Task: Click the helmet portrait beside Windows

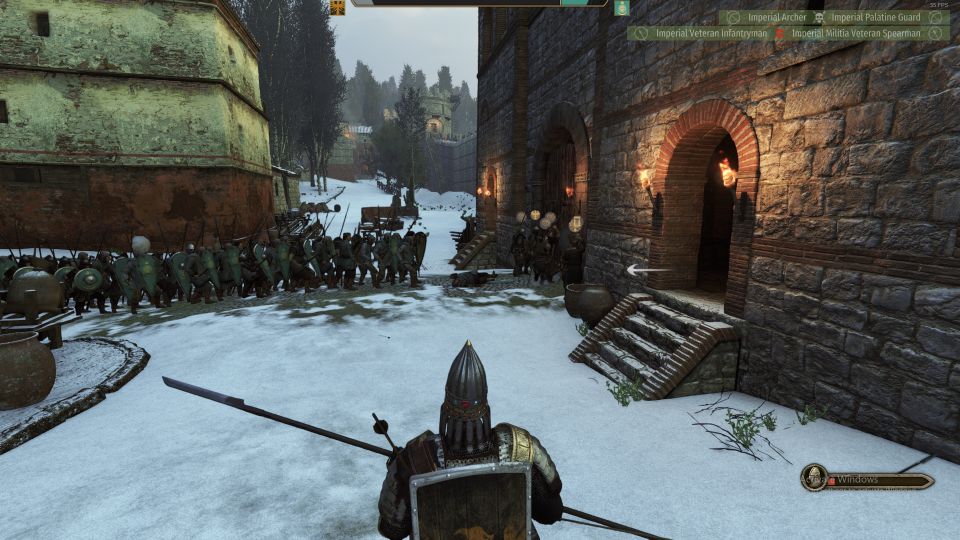Action: coord(815,478)
